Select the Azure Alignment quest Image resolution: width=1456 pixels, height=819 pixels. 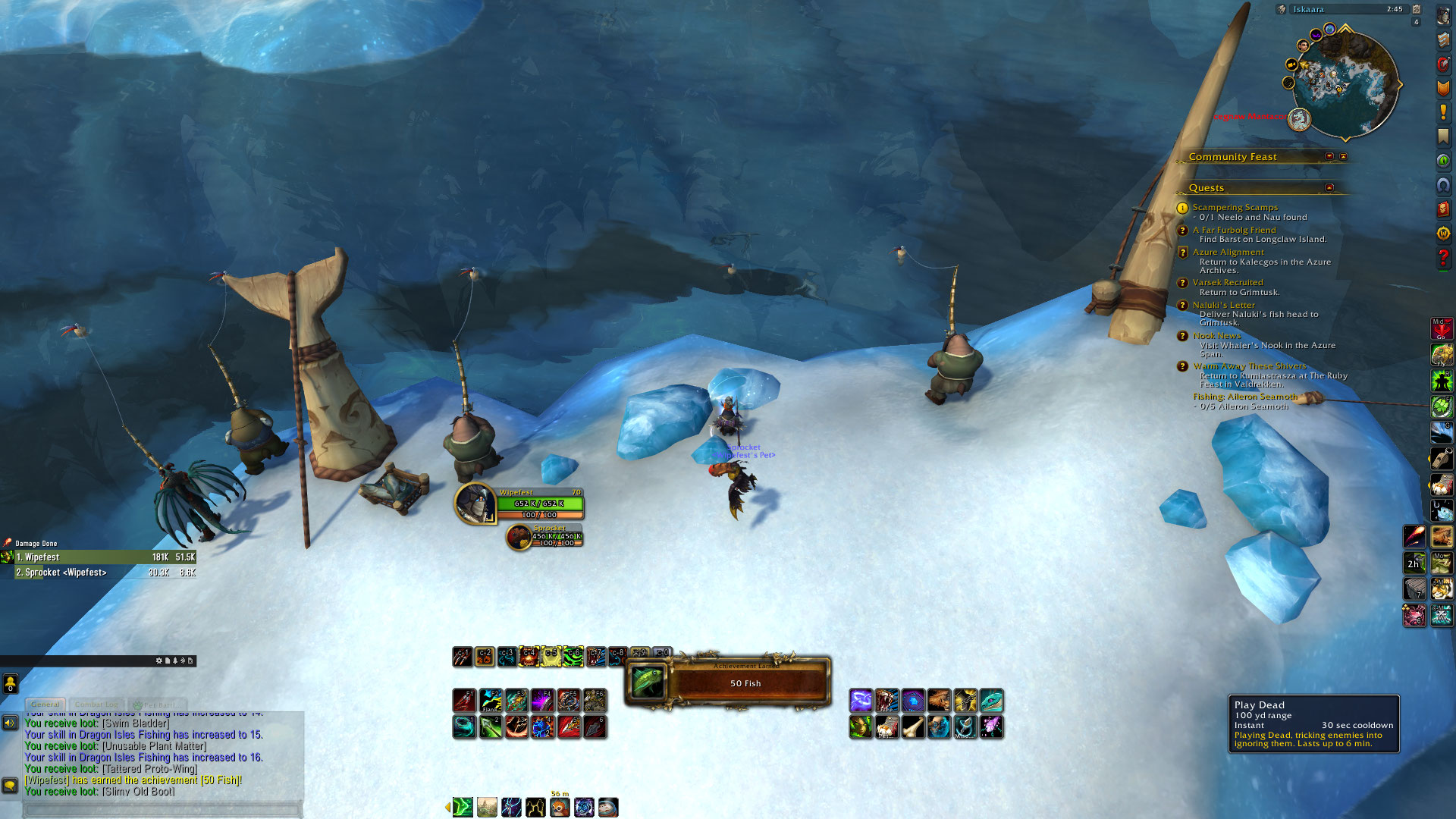point(1228,252)
